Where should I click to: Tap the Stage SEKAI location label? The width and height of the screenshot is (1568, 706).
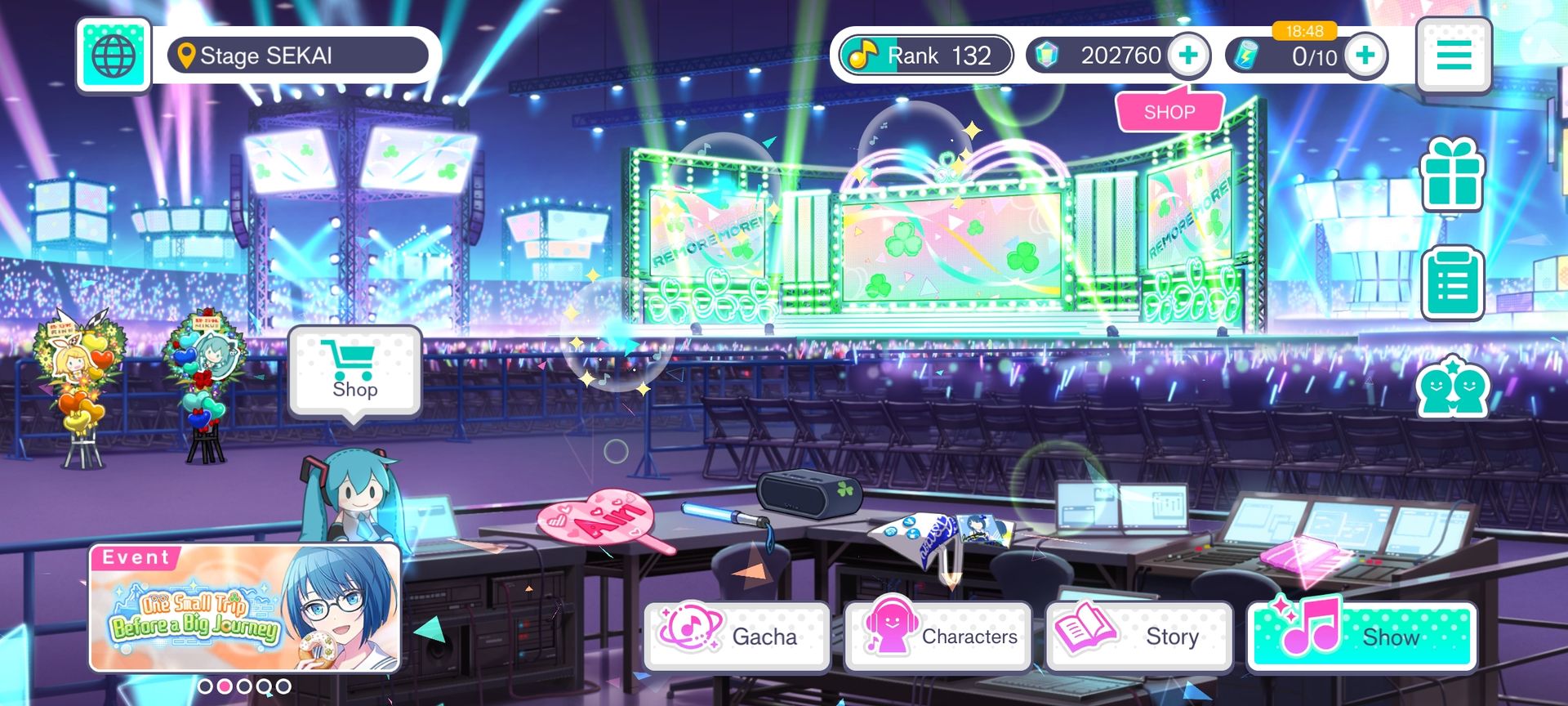pos(297,56)
